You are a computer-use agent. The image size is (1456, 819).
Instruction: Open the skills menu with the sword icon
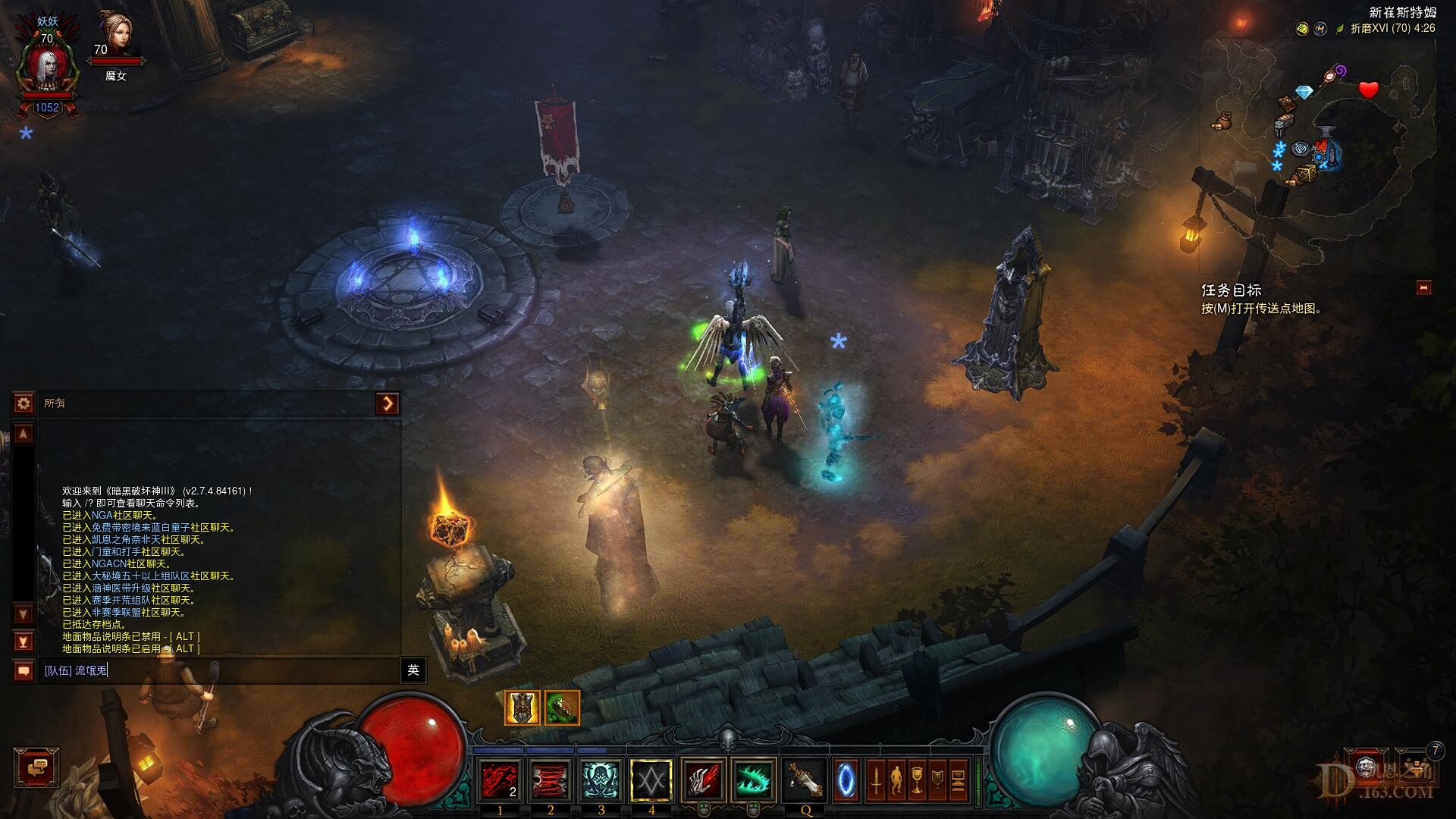point(876,780)
